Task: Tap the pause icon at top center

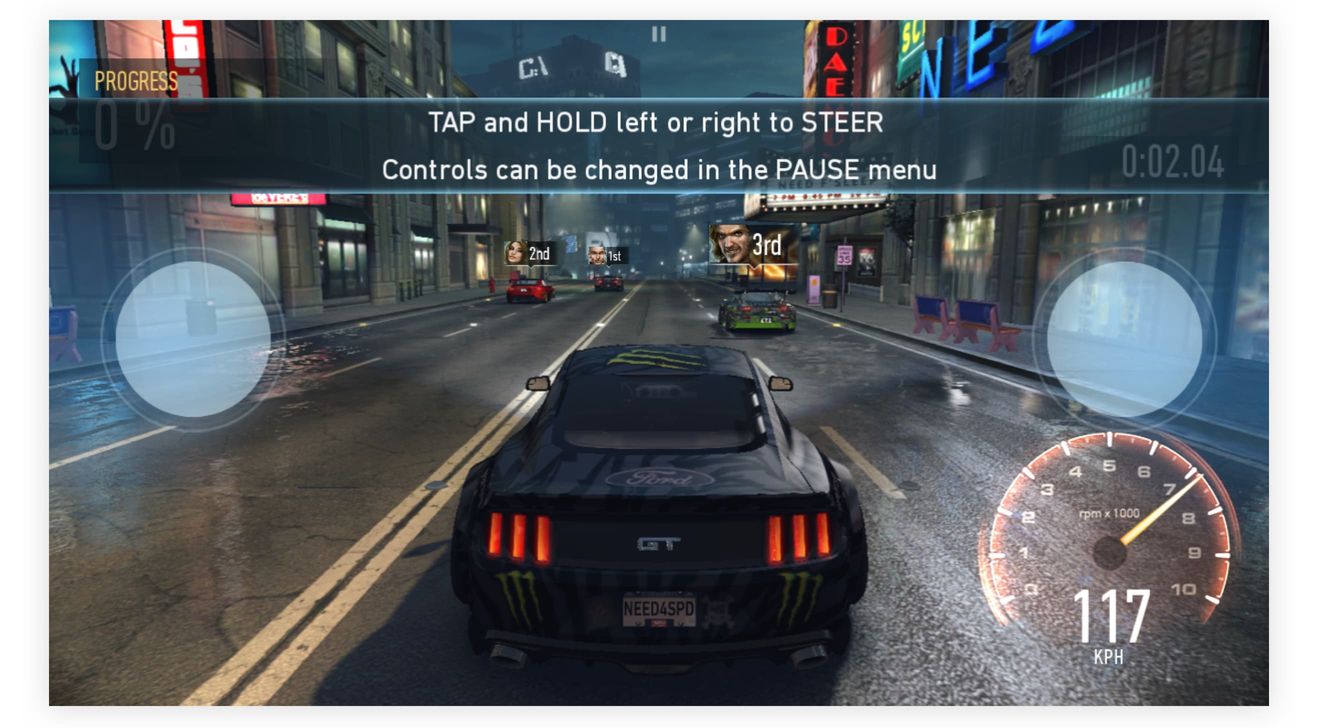Action: (x=658, y=36)
